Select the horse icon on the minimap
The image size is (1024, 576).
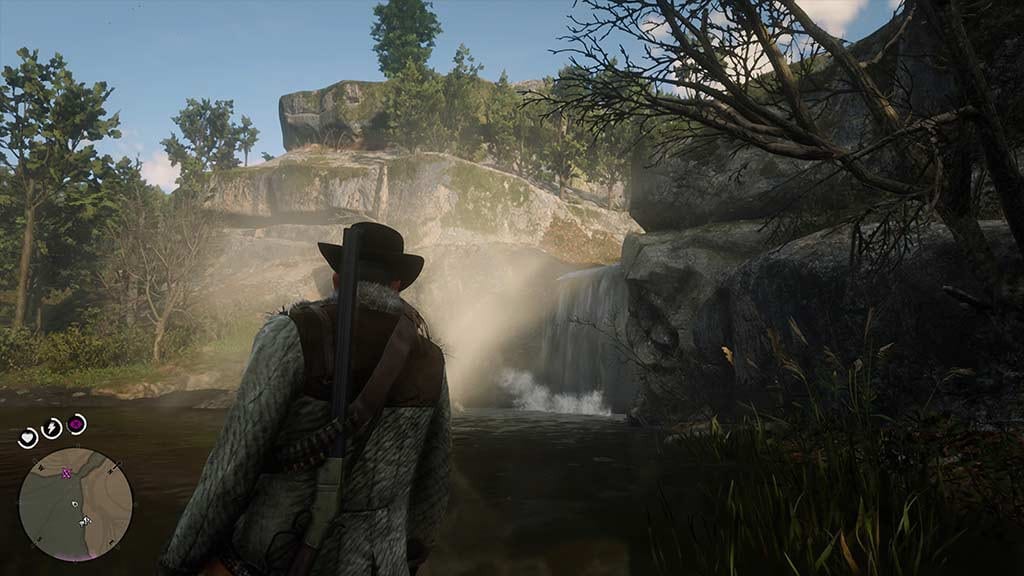[x=85, y=520]
